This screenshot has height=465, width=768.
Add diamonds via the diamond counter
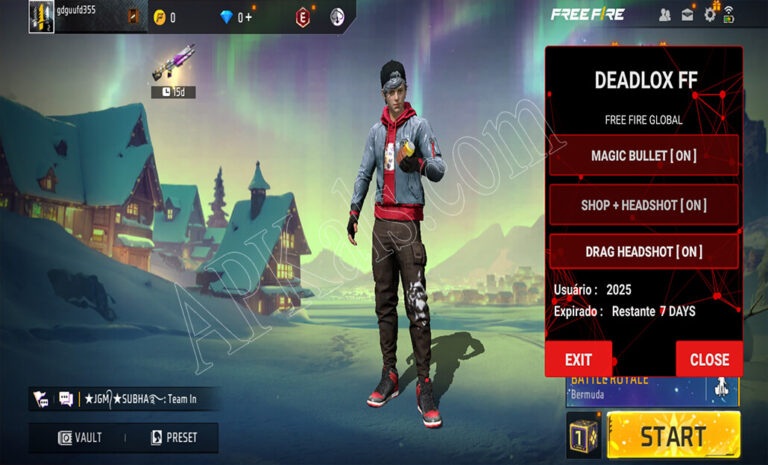point(235,17)
